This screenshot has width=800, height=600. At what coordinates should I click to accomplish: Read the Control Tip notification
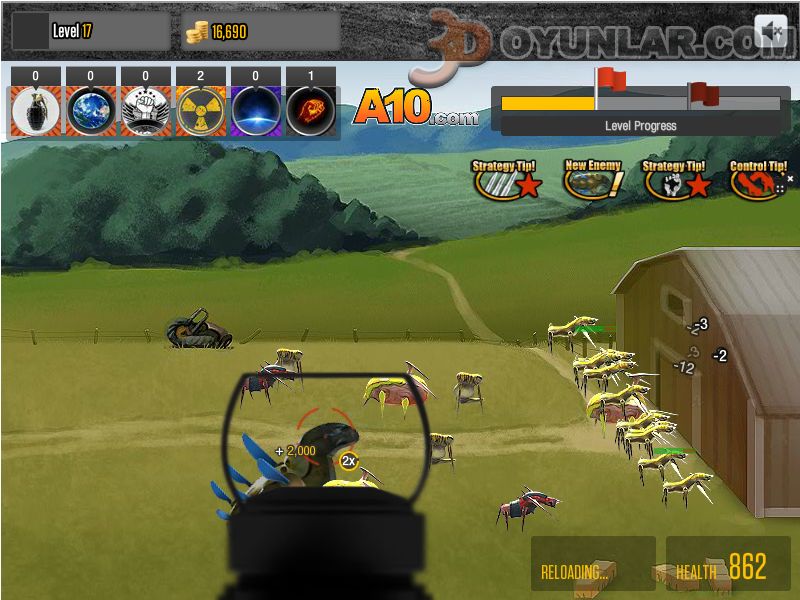coord(757,181)
